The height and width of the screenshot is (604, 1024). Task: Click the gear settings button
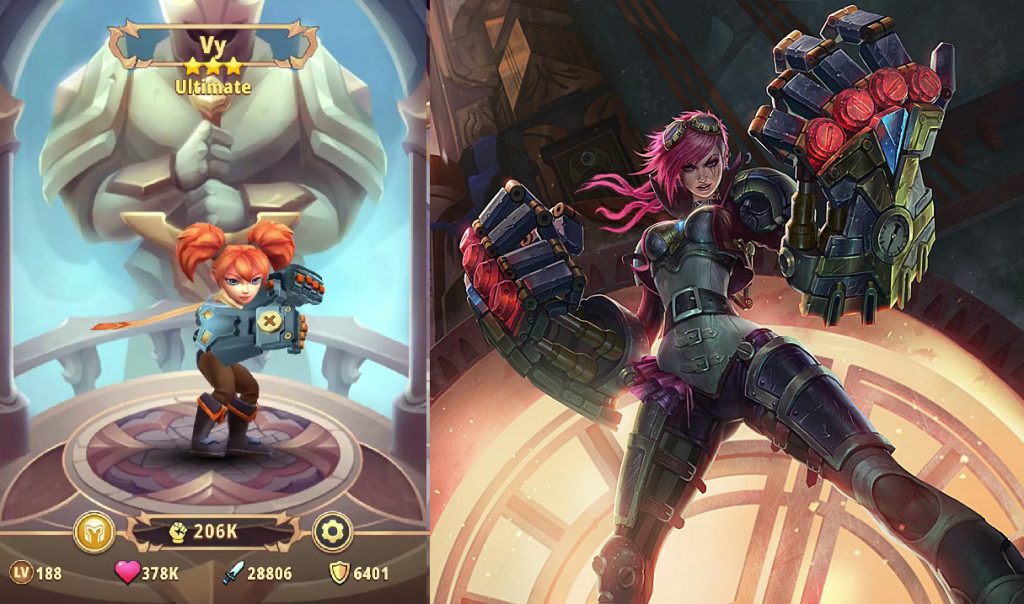[x=332, y=532]
